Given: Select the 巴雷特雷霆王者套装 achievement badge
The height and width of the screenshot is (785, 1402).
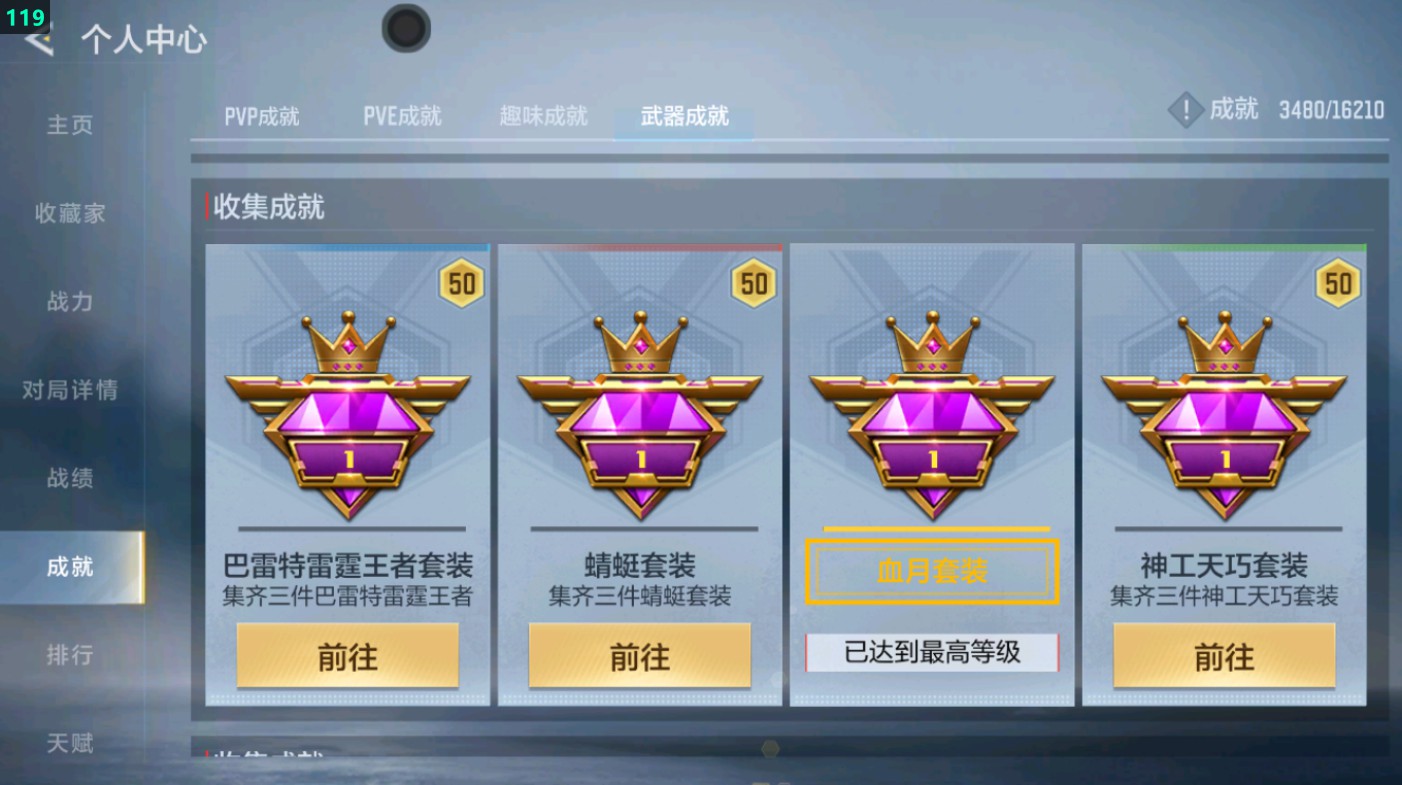Looking at the screenshot, I should tap(347, 420).
